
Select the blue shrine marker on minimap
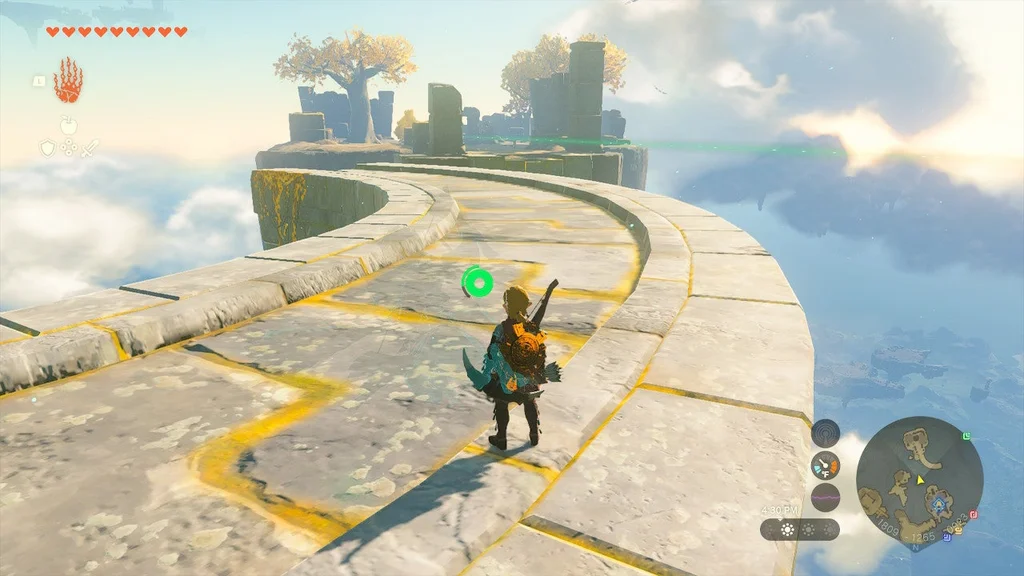938,506
